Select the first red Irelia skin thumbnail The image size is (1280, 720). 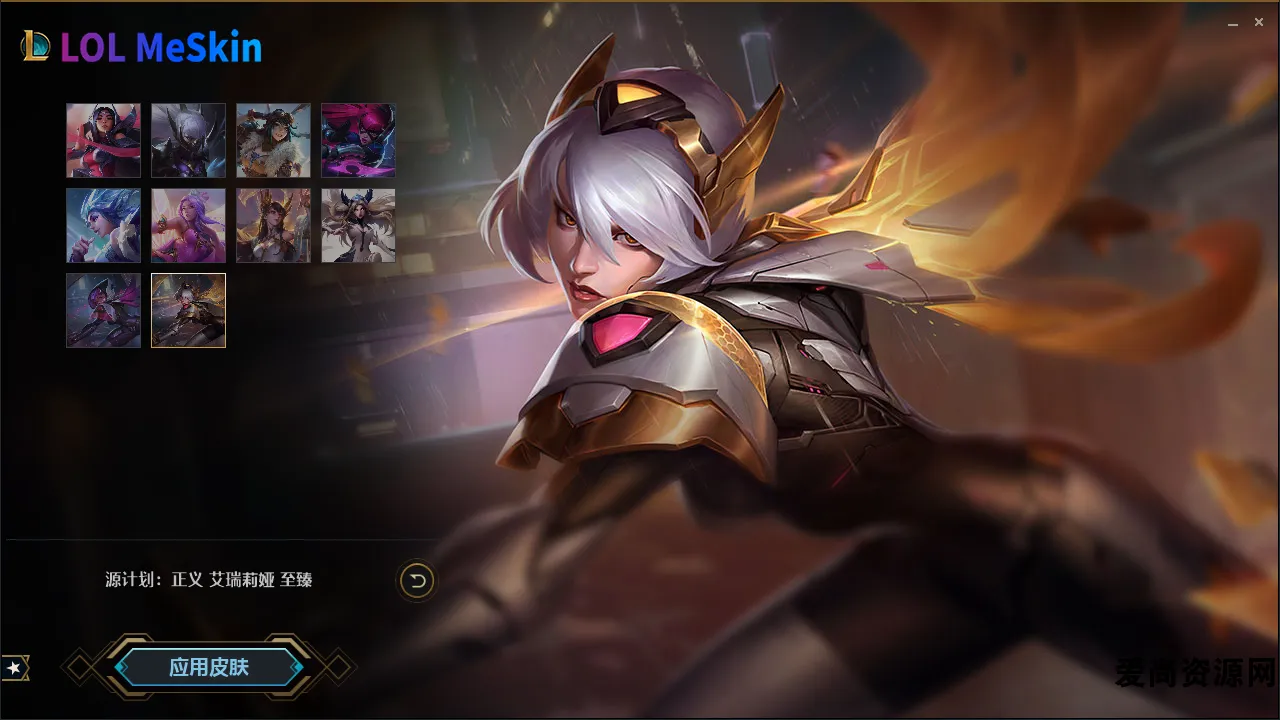103,140
